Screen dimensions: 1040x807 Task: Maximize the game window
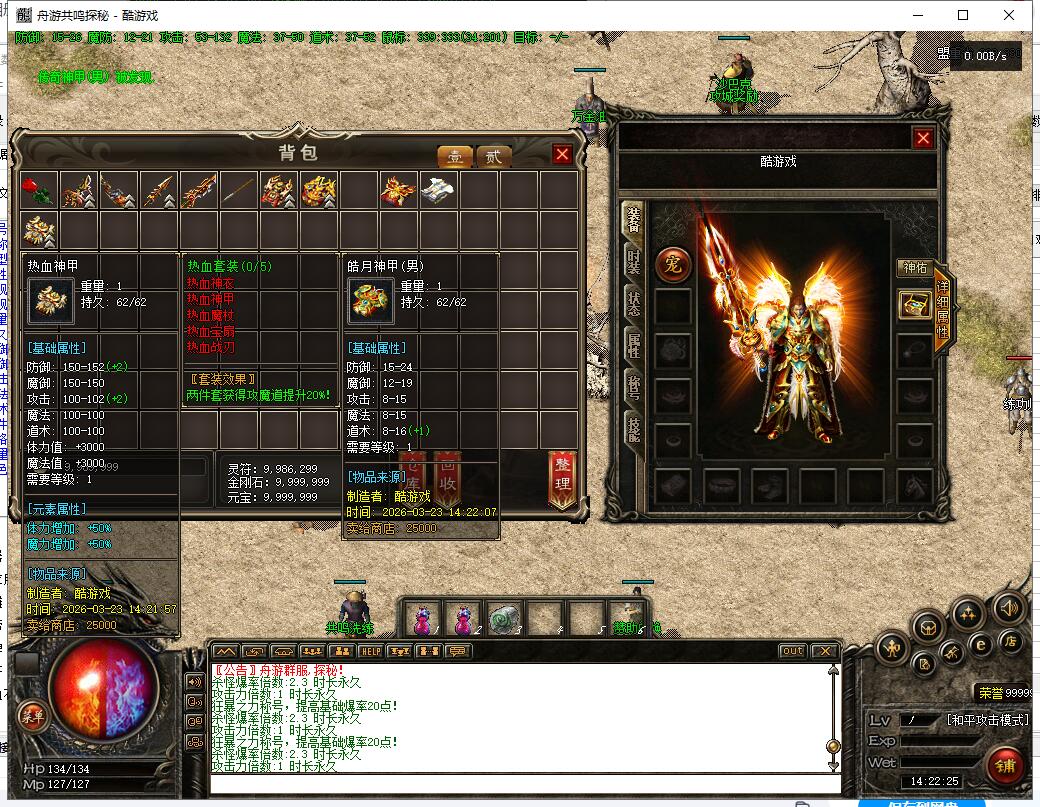tap(963, 15)
